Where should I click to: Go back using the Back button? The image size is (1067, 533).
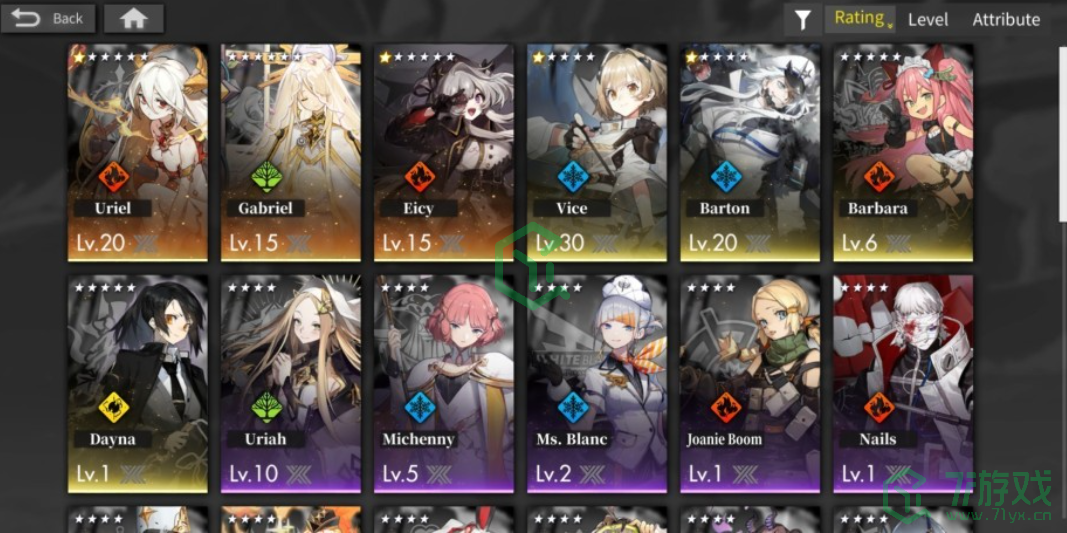click(x=48, y=18)
